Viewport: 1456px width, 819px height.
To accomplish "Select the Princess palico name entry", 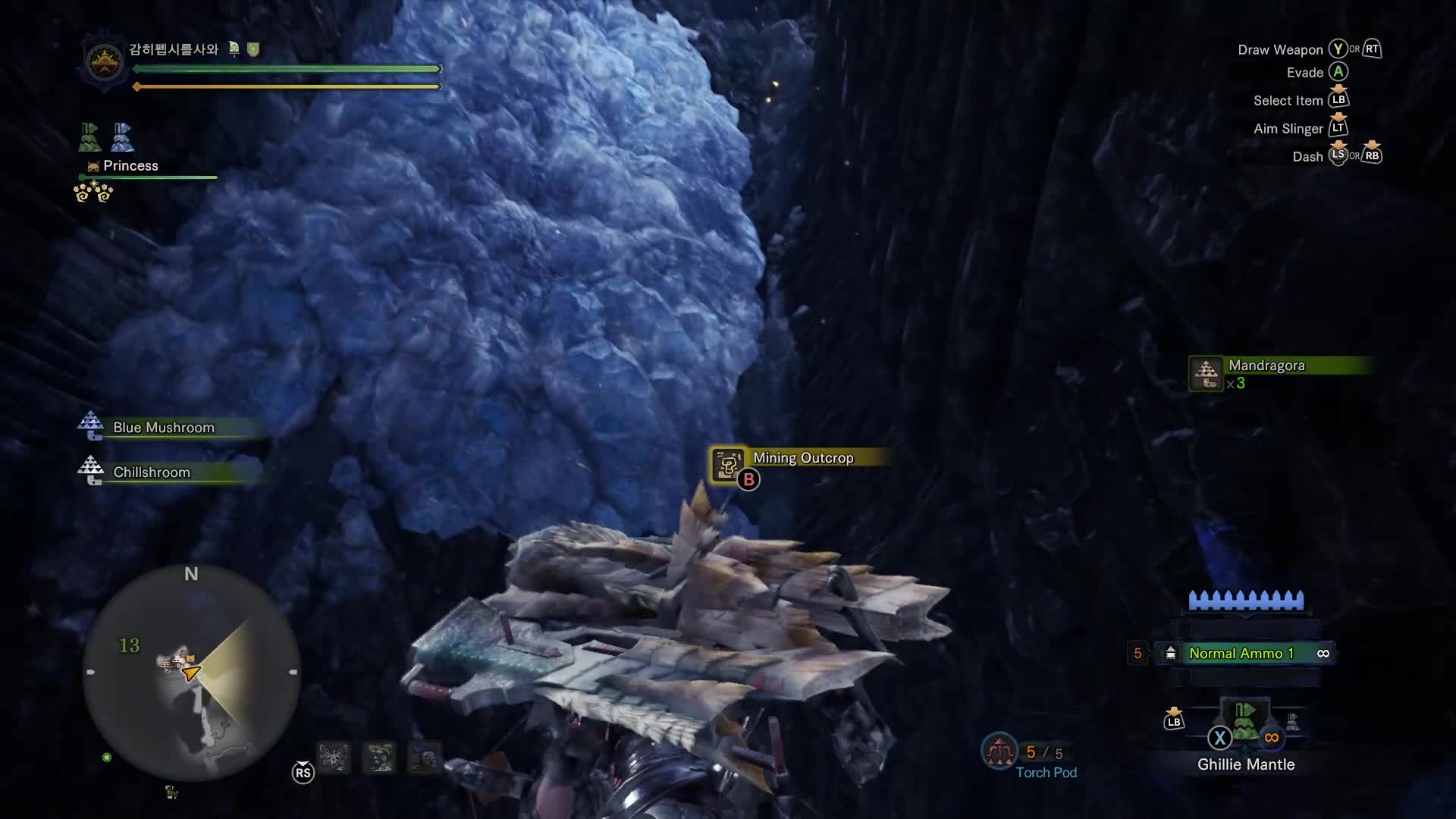I will click(x=130, y=166).
